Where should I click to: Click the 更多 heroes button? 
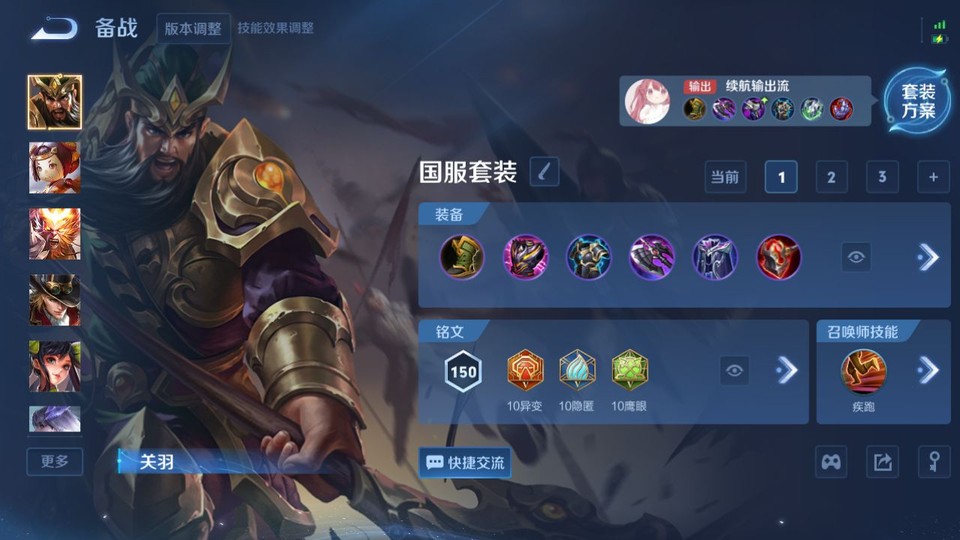tap(55, 461)
